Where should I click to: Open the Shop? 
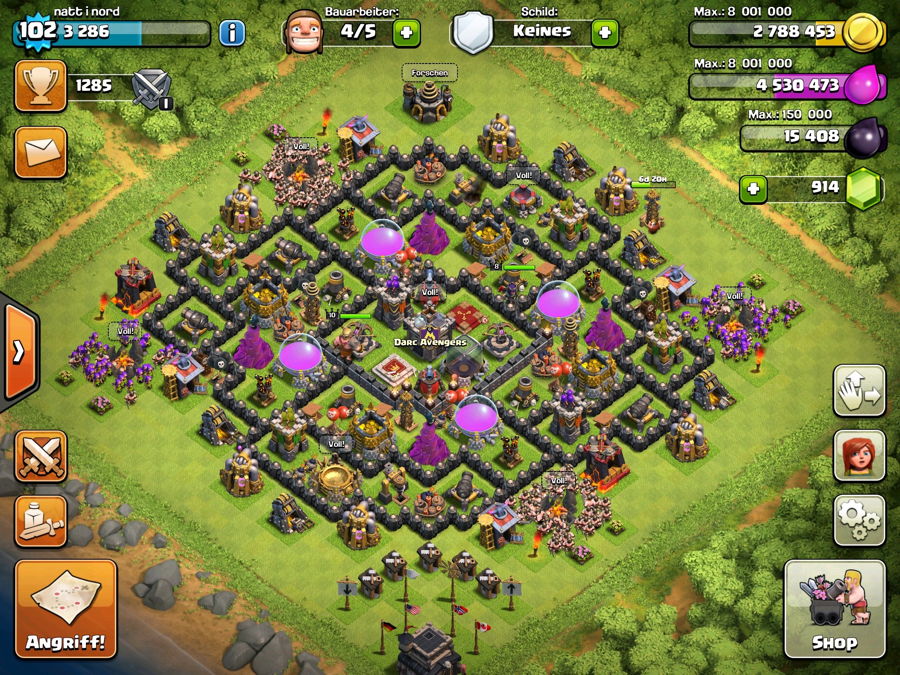[834, 608]
